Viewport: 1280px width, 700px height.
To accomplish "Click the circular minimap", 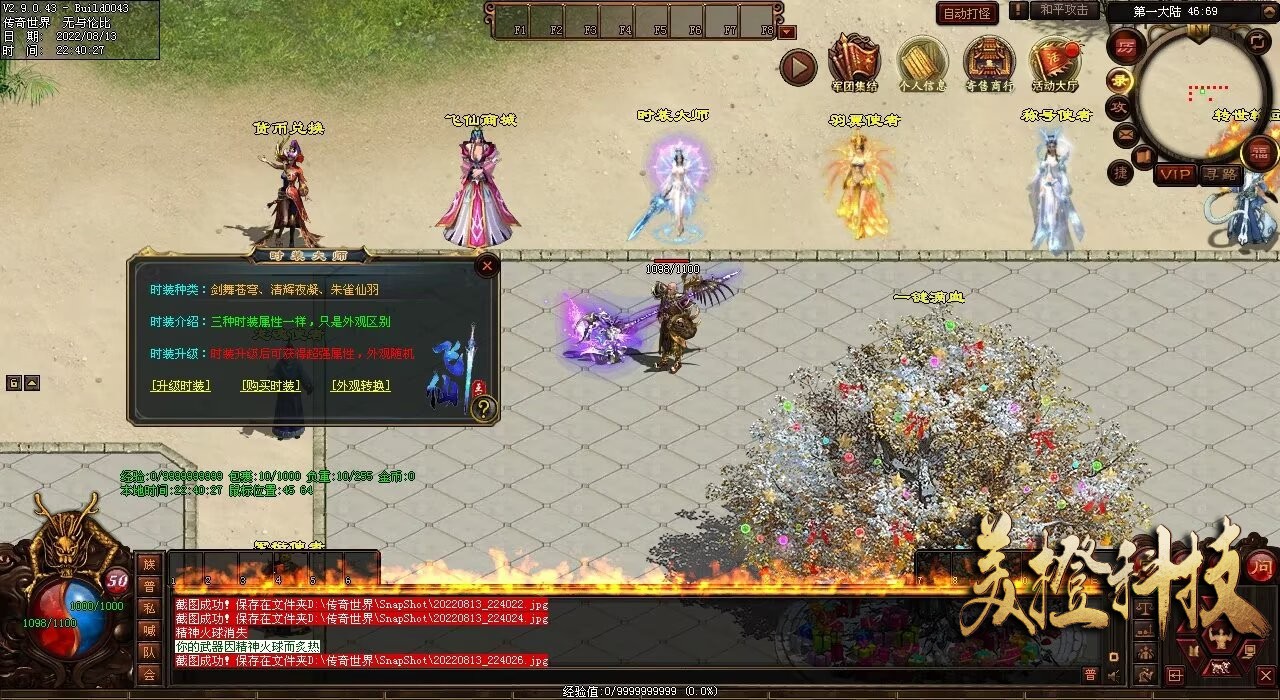I will point(1201,96).
